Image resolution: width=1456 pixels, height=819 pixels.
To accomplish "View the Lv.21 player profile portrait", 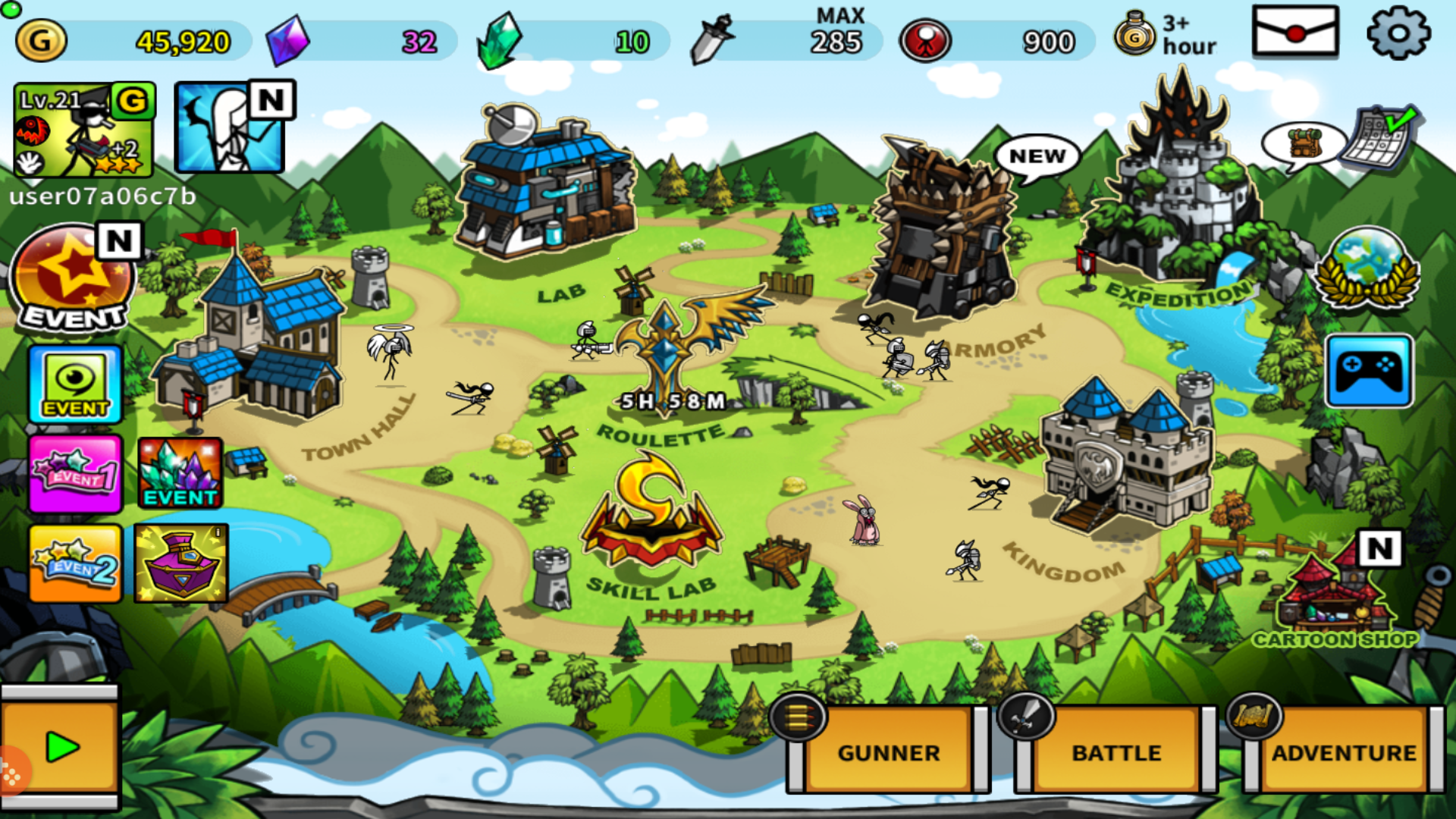I will pyautogui.click(x=83, y=129).
